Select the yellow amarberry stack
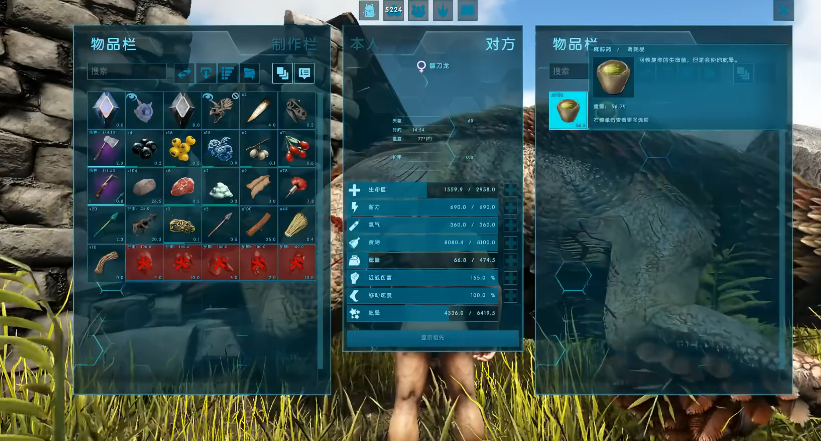 coord(183,148)
